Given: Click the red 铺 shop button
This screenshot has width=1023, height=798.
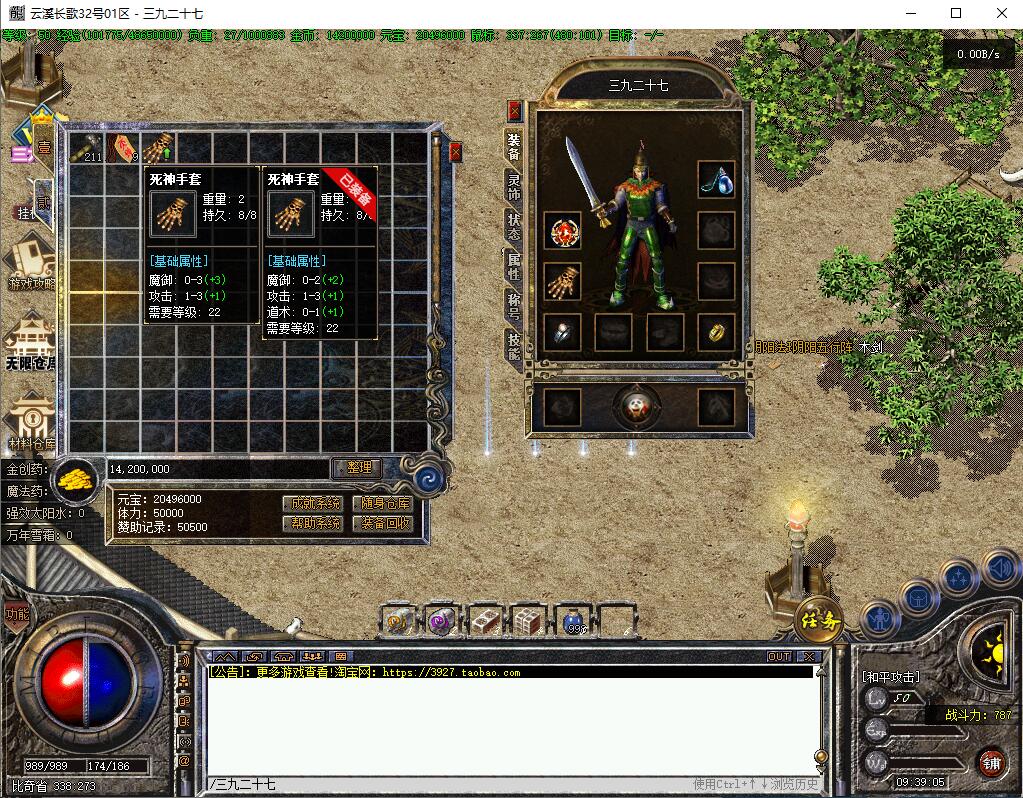Looking at the screenshot, I should click(991, 764).
